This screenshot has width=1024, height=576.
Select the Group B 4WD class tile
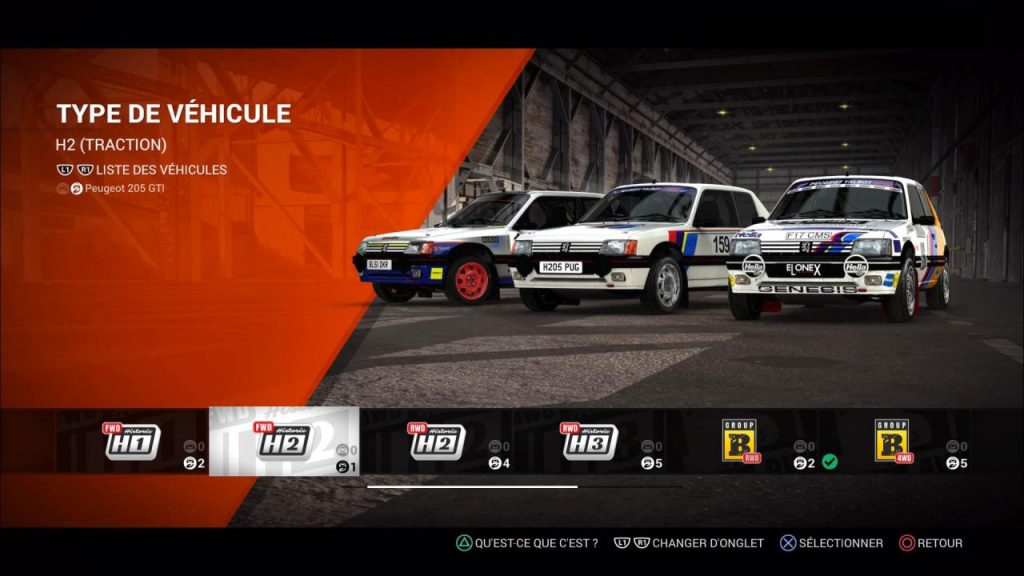[x=892, y=442]
